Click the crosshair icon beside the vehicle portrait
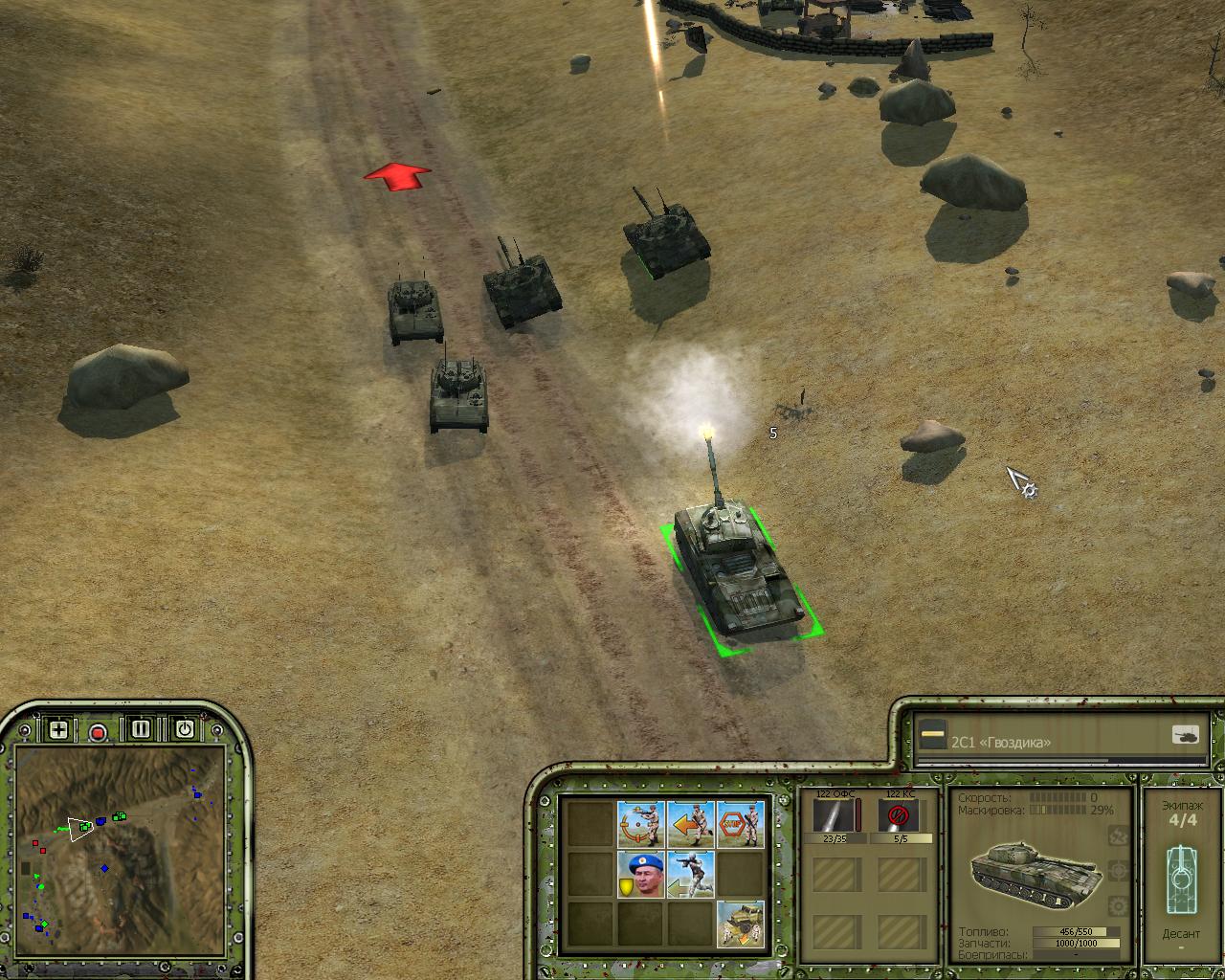Screen dimensions: 1225x980 pos(1117,871)
